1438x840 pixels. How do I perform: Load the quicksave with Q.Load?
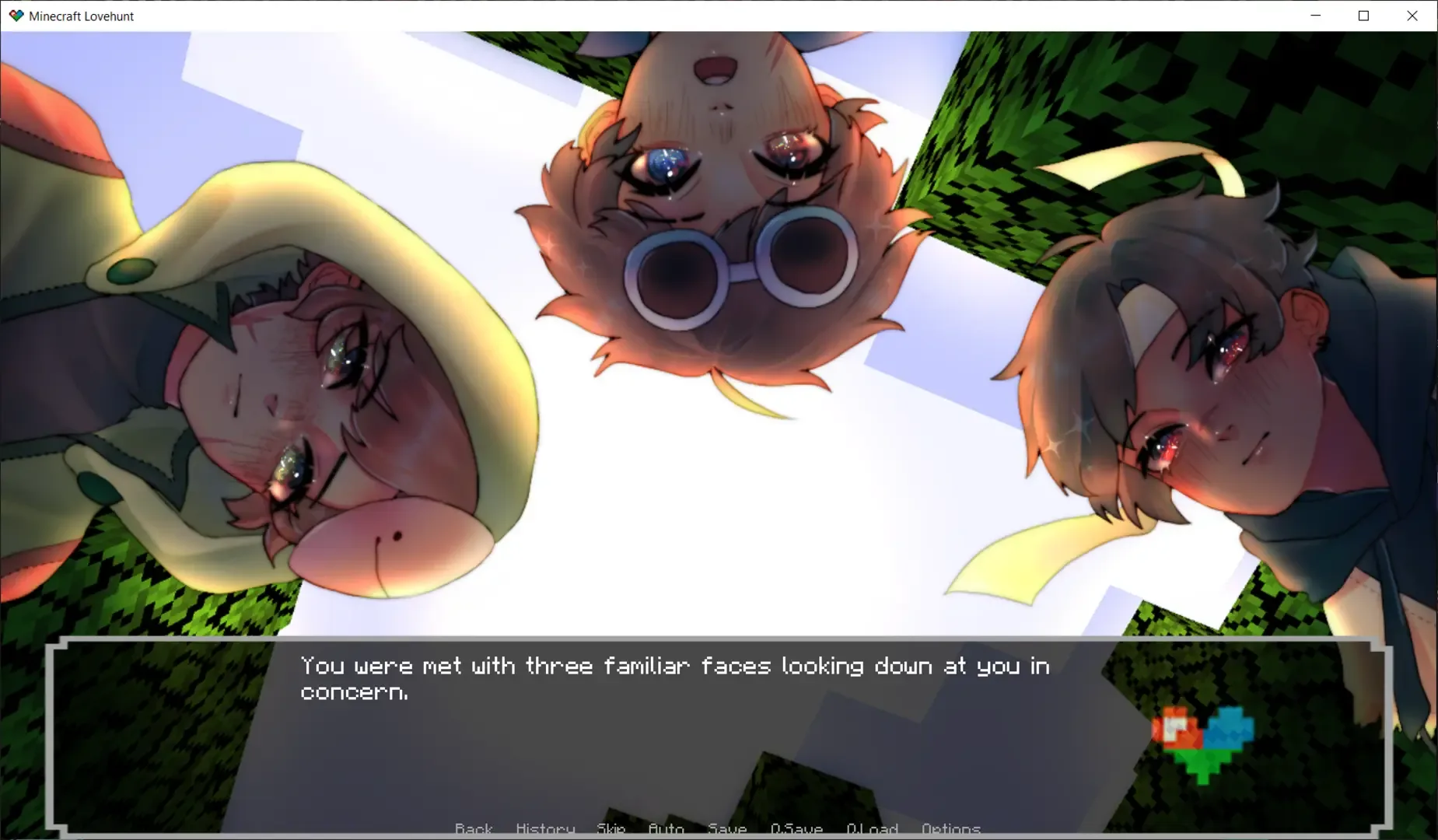coord(873,829)
